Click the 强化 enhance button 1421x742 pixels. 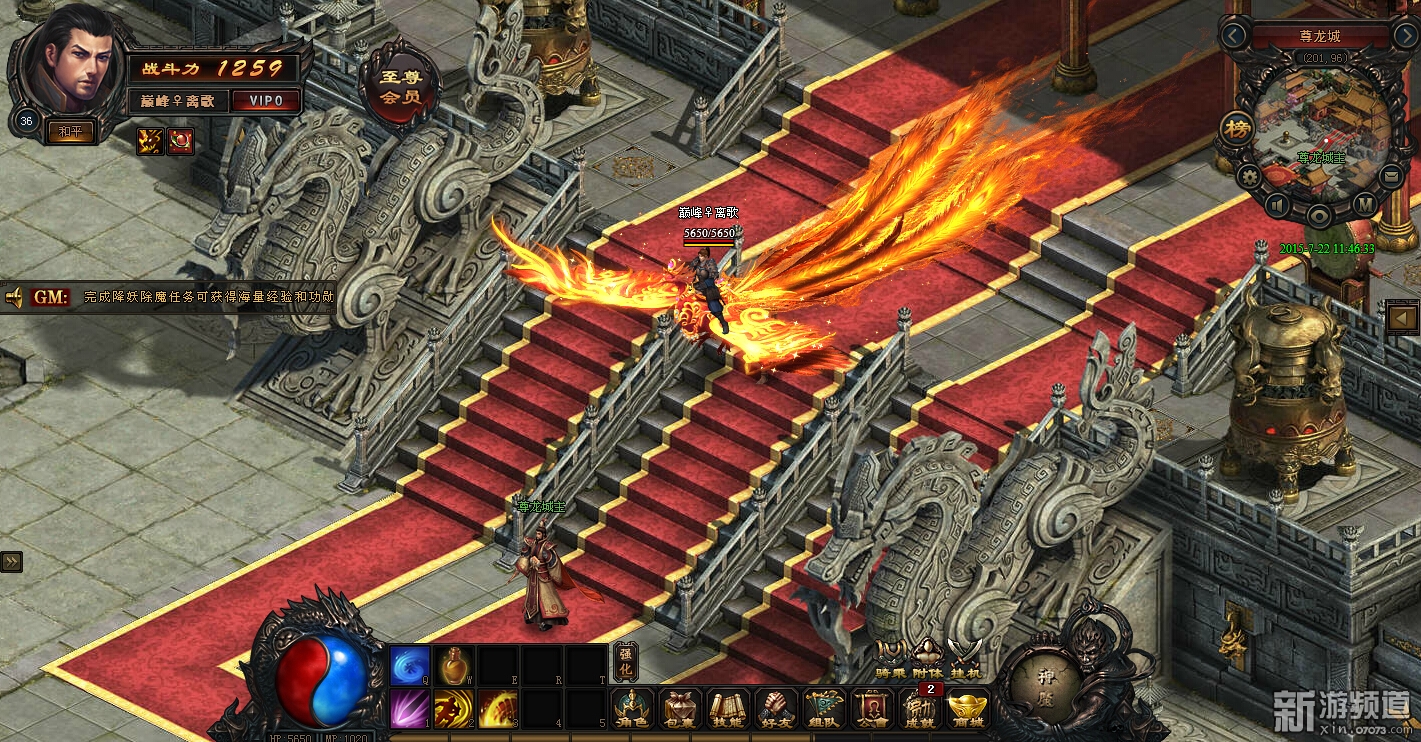click(x=626, y=662)
